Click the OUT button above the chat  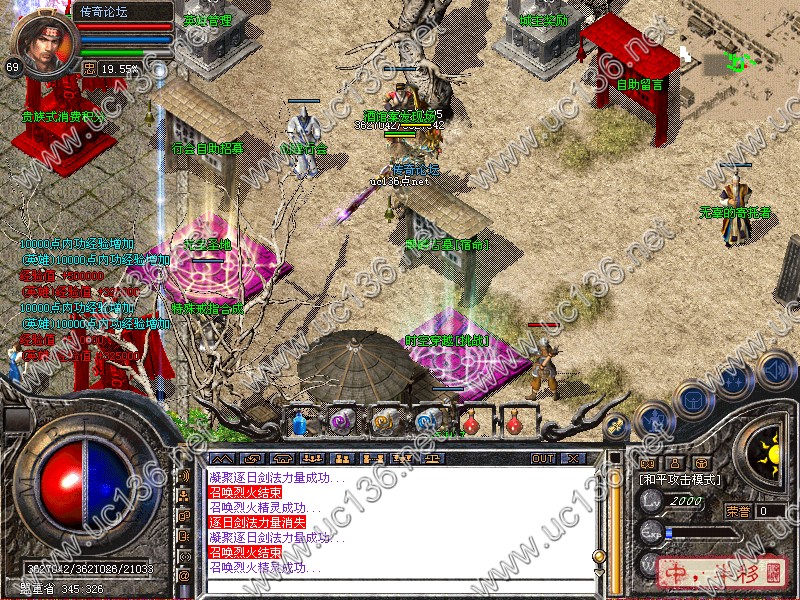(x=543, y=458)
